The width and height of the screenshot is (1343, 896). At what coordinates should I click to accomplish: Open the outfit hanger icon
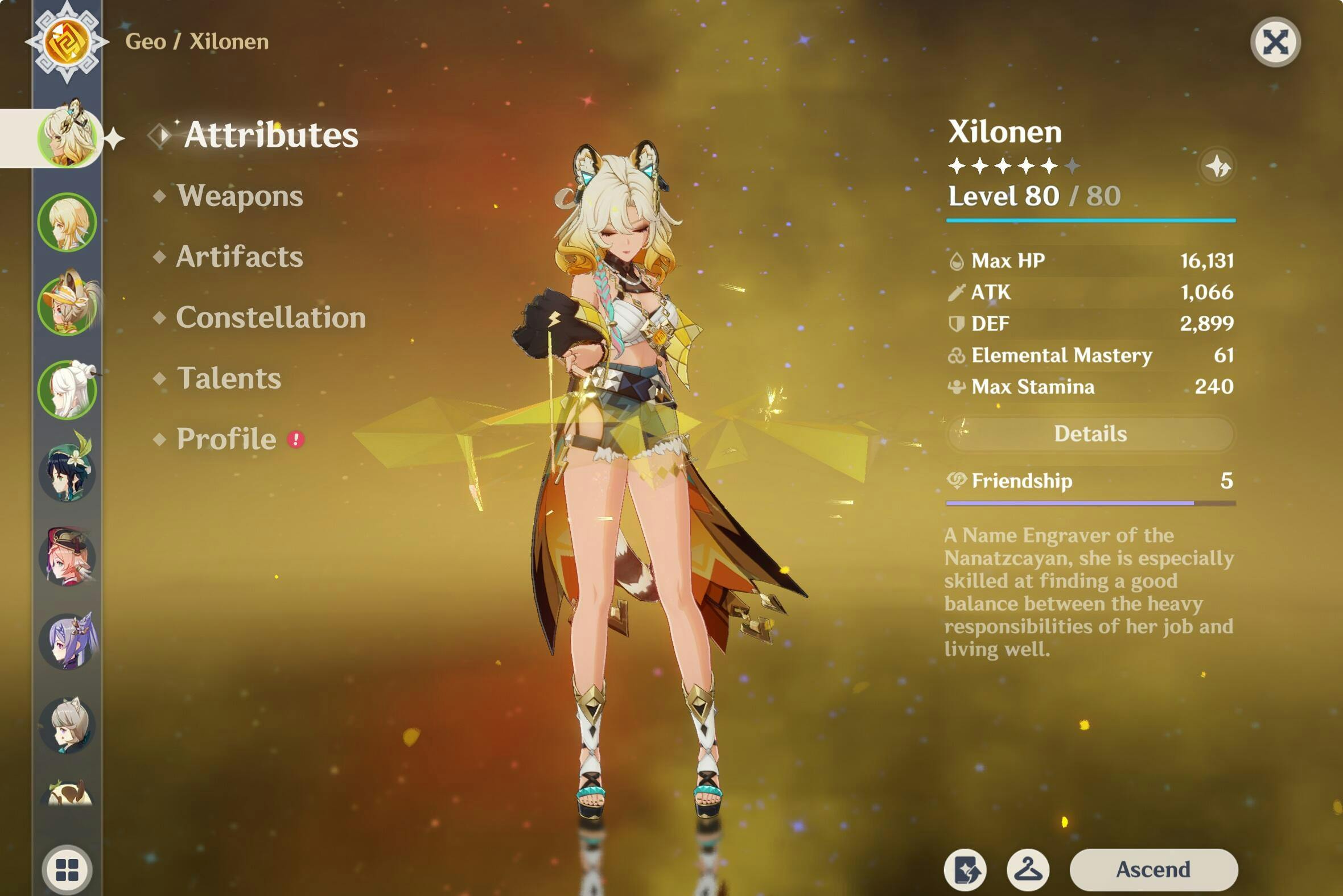pos(1028,870)
